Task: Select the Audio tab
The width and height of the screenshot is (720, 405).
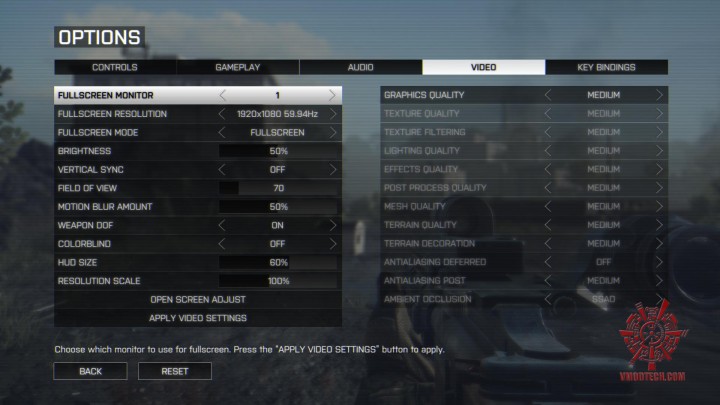Action: pyautogui.click(x=360, y=67)
